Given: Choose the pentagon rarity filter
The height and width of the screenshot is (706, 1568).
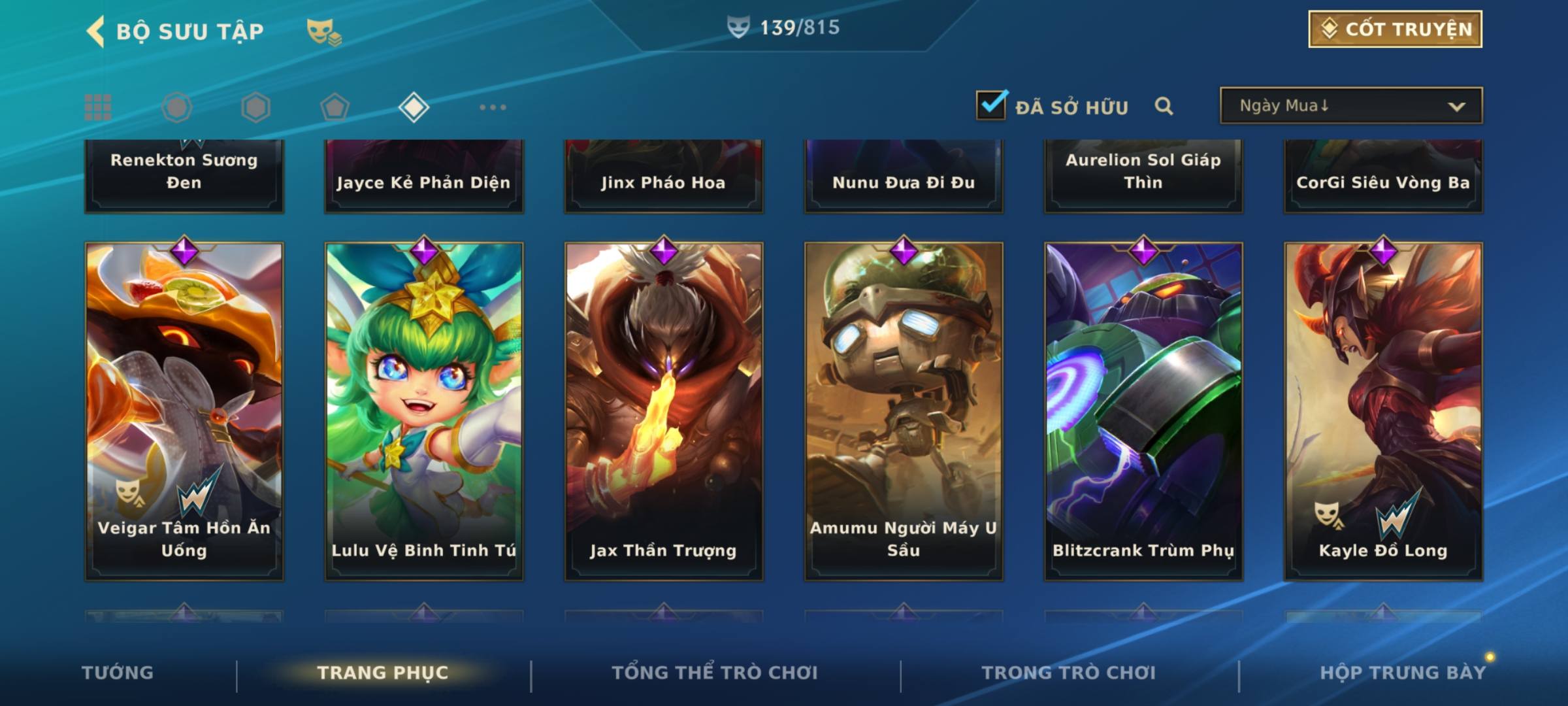Looking at the screenshot, I should pyautogui.click(x=335, y=107).
